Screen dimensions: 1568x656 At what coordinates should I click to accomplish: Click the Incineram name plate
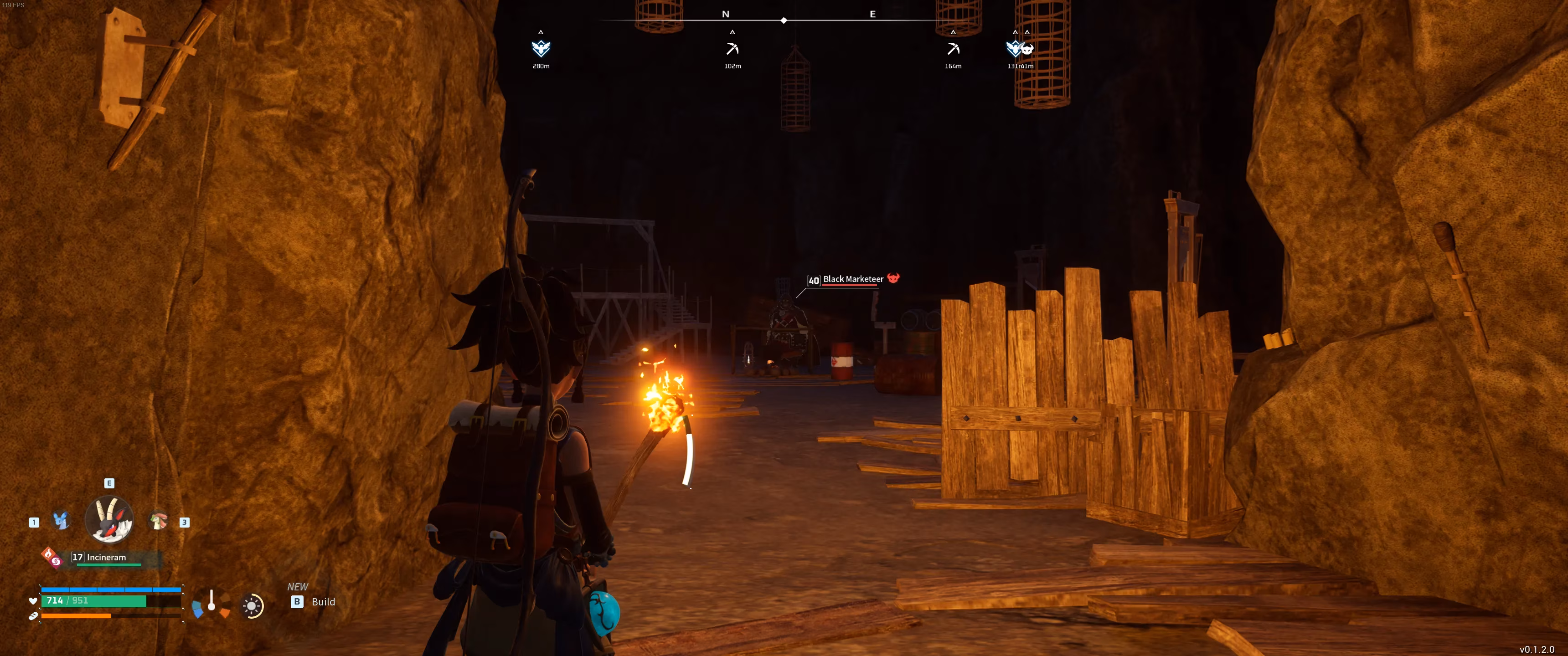[107, 558]
